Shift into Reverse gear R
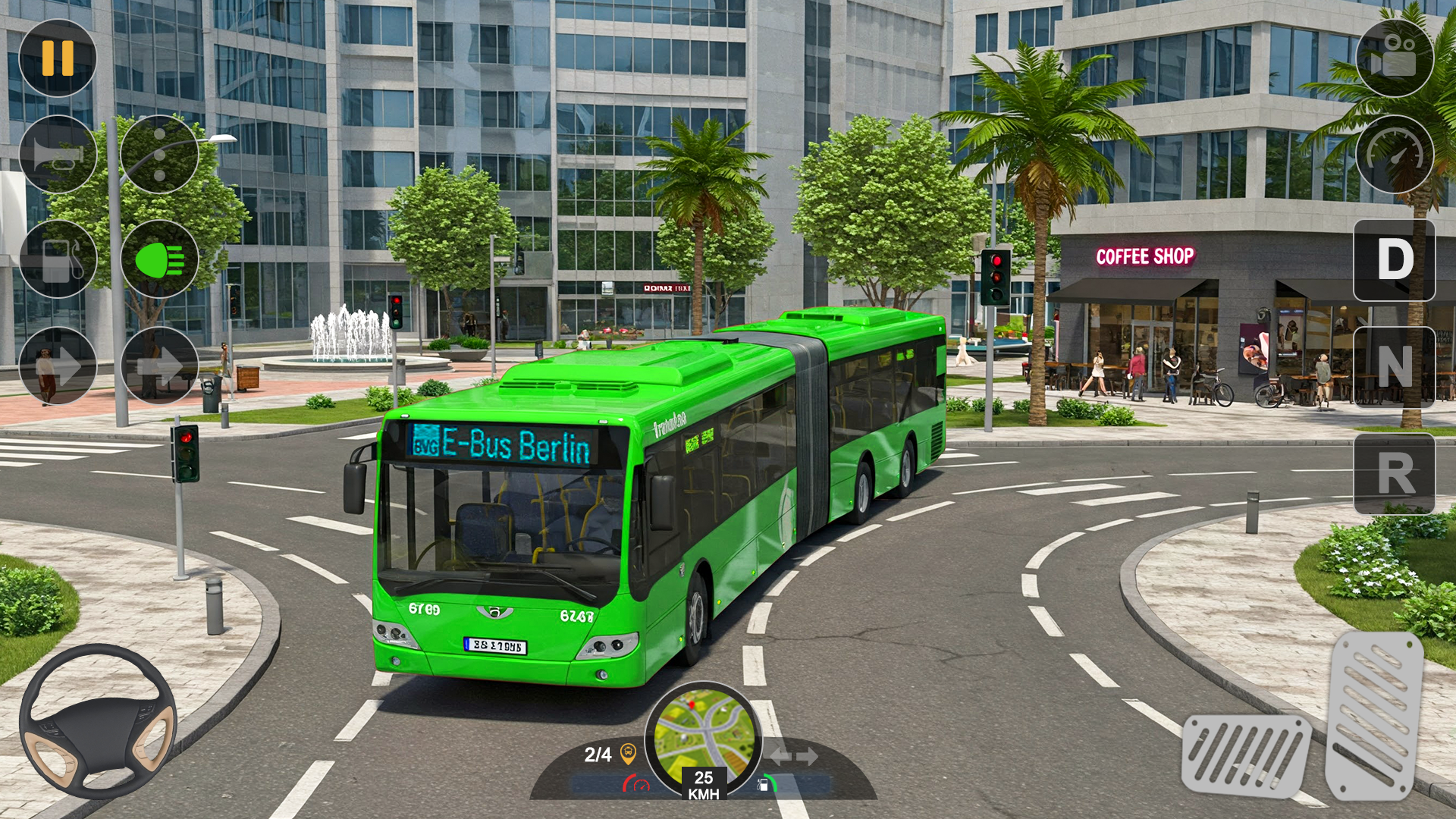Viewport: 1456px width, 819px height. (1394, 474)
